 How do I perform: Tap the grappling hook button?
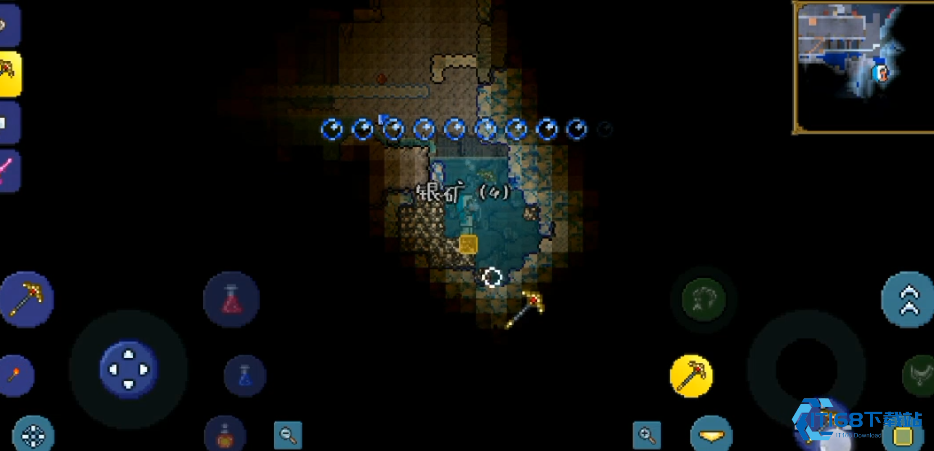tap(704, 298)
